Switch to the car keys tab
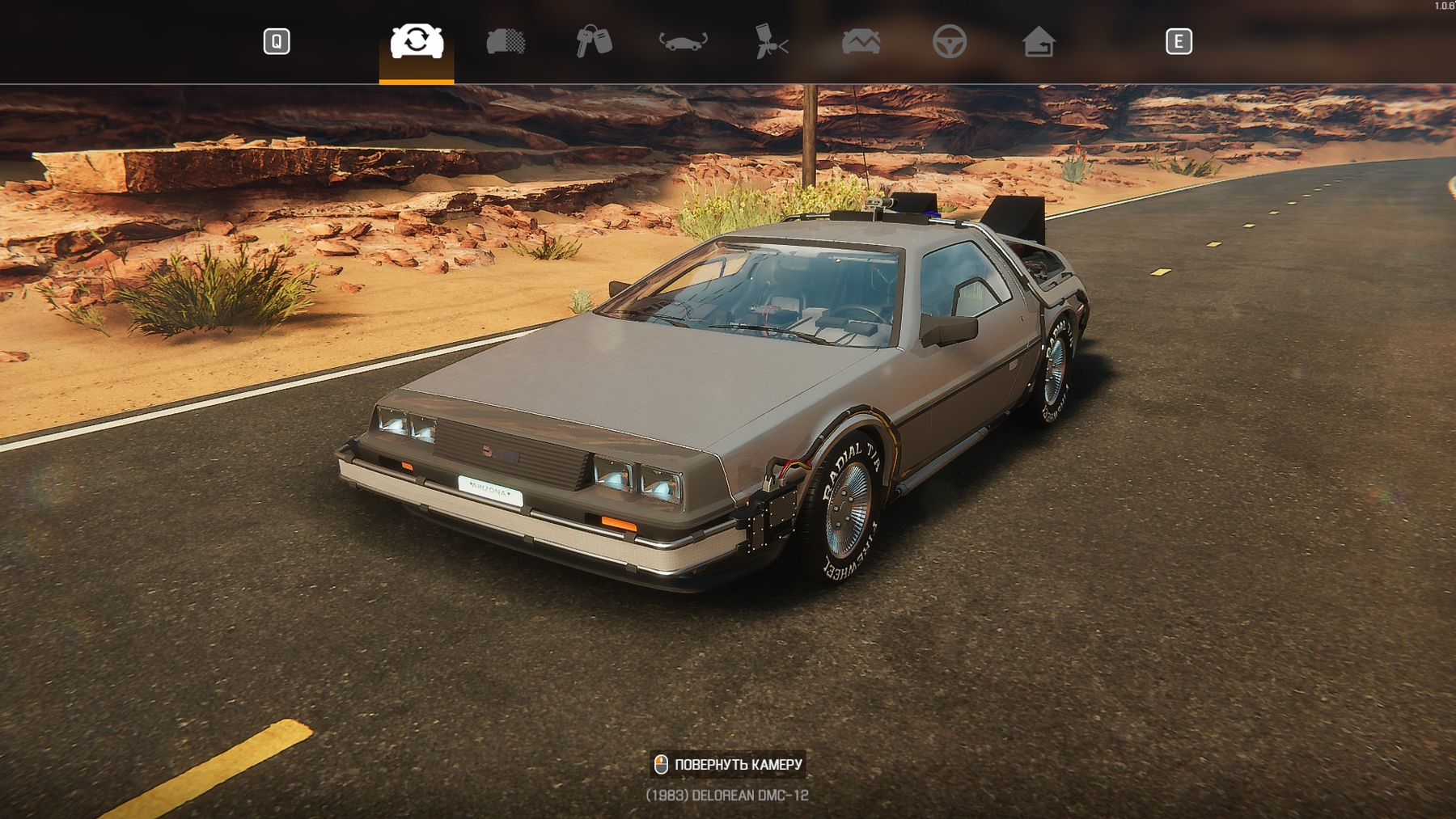This screenshot has width=1456, height=819. click(594, 41)
